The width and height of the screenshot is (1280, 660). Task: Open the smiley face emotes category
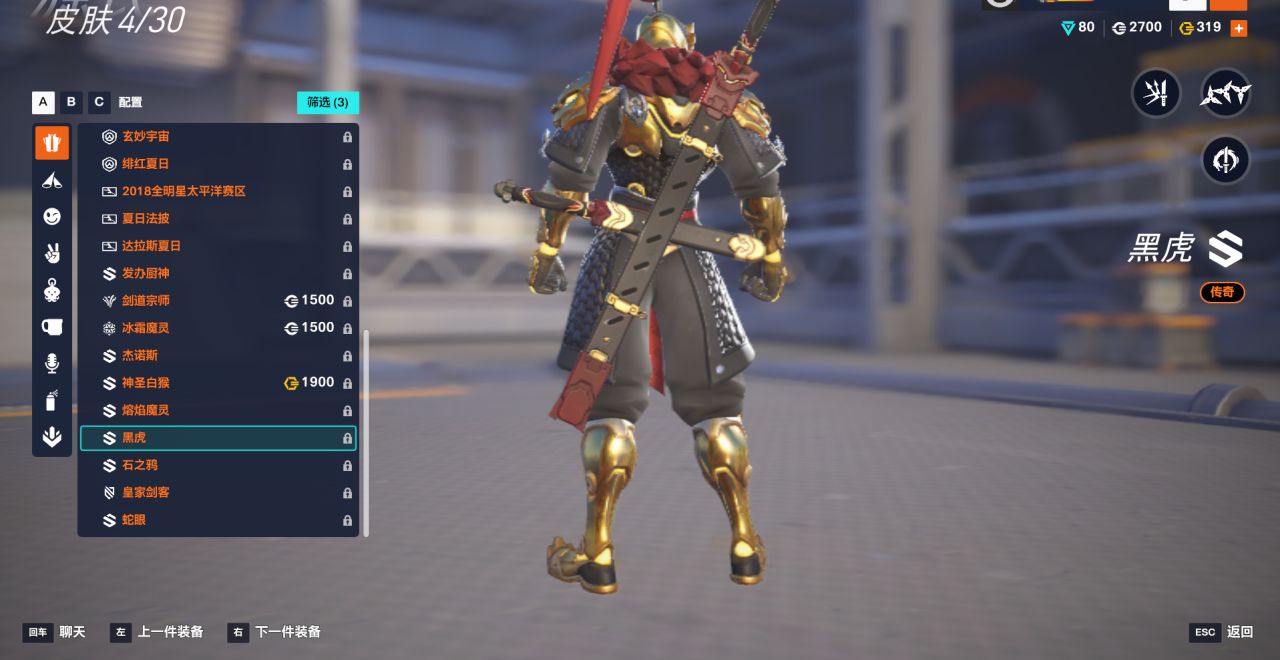[52, 217]
